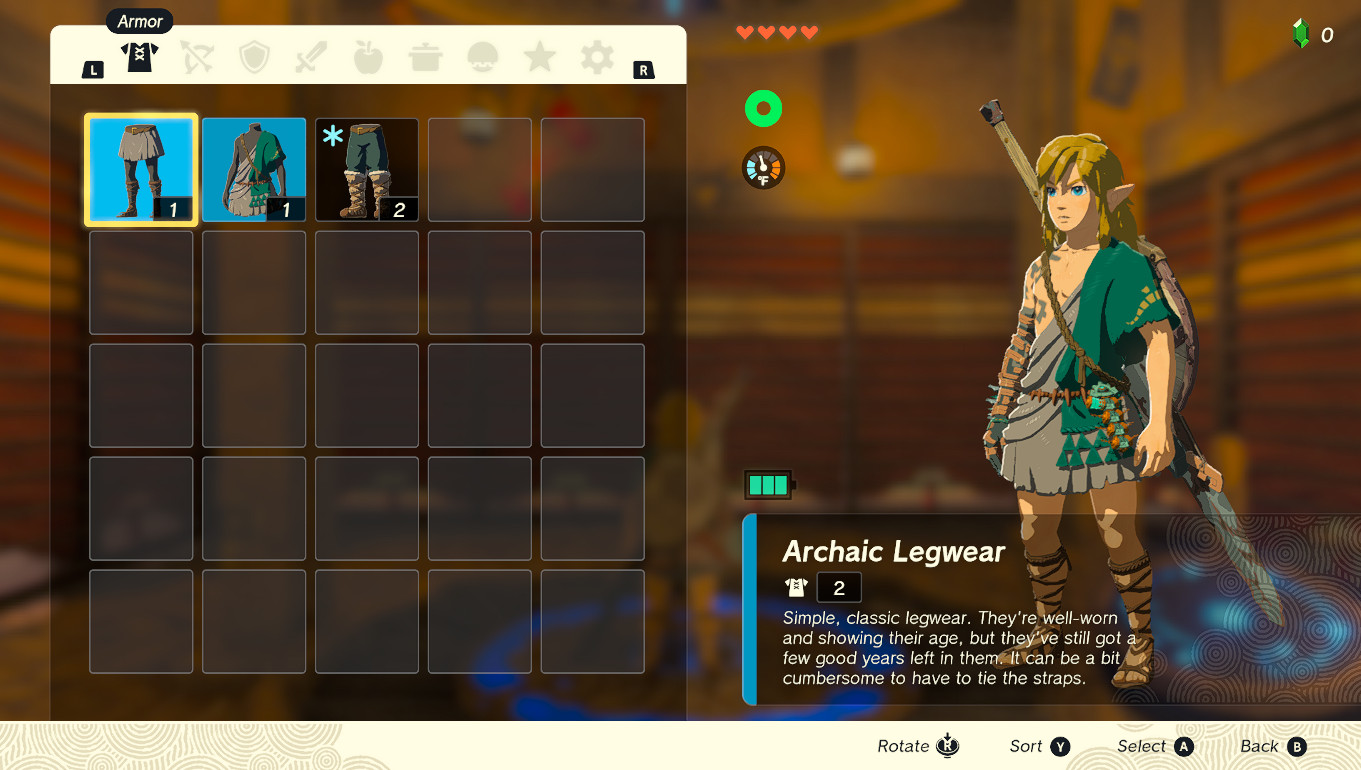Click the green status circle indicator
1361x770 pixels.
coord(763,108)
